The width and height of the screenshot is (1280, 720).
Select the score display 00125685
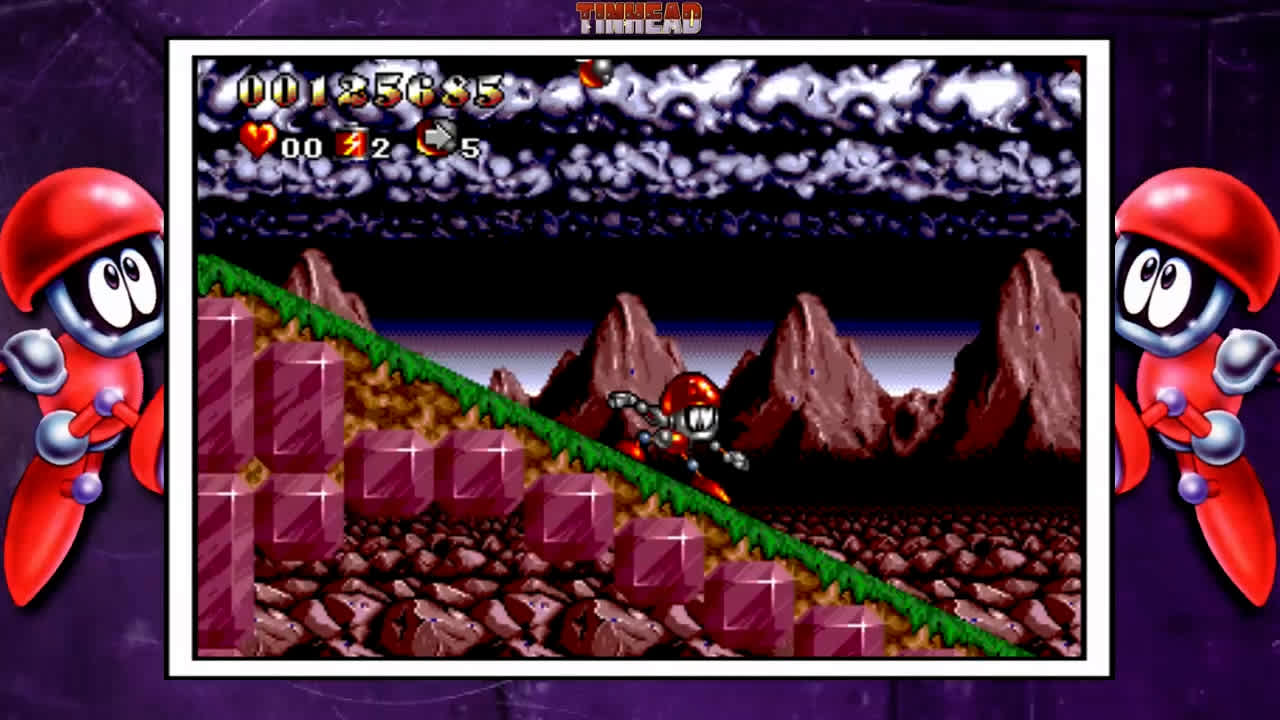[x=370, y=92]
